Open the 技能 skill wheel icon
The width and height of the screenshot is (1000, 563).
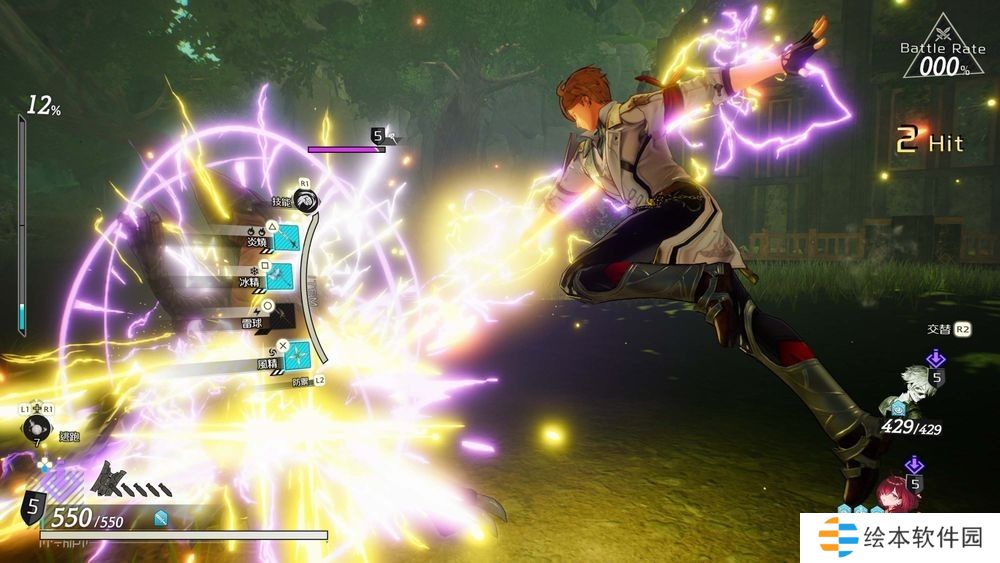point(309,200)
